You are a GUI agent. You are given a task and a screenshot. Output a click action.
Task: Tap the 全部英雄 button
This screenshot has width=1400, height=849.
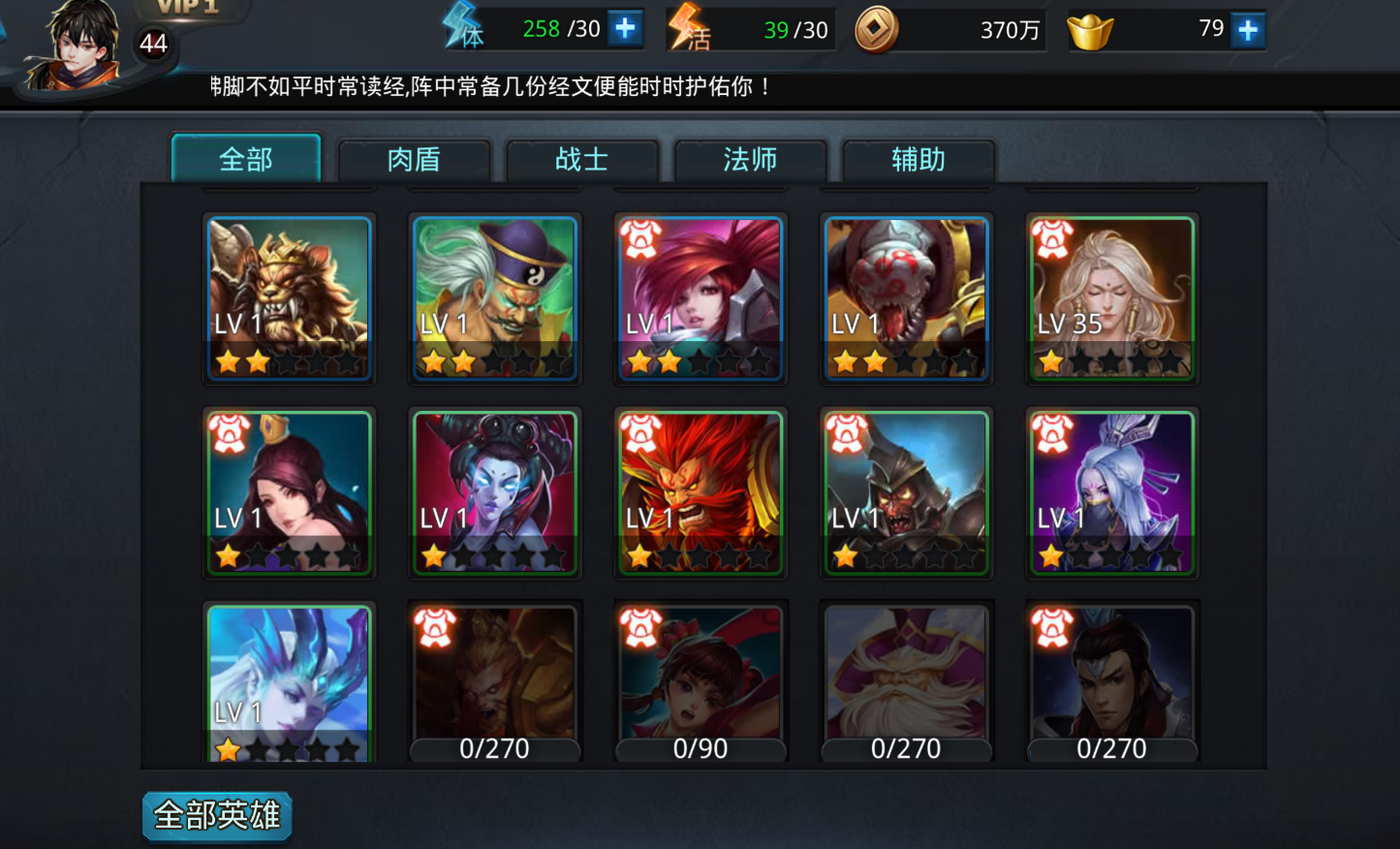point(216,816)
